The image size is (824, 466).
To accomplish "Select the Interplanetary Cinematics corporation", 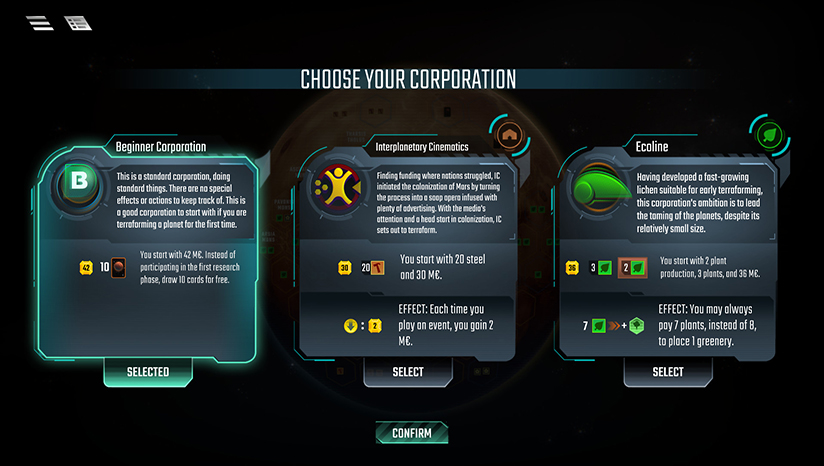I will click(x=408, y=372).
